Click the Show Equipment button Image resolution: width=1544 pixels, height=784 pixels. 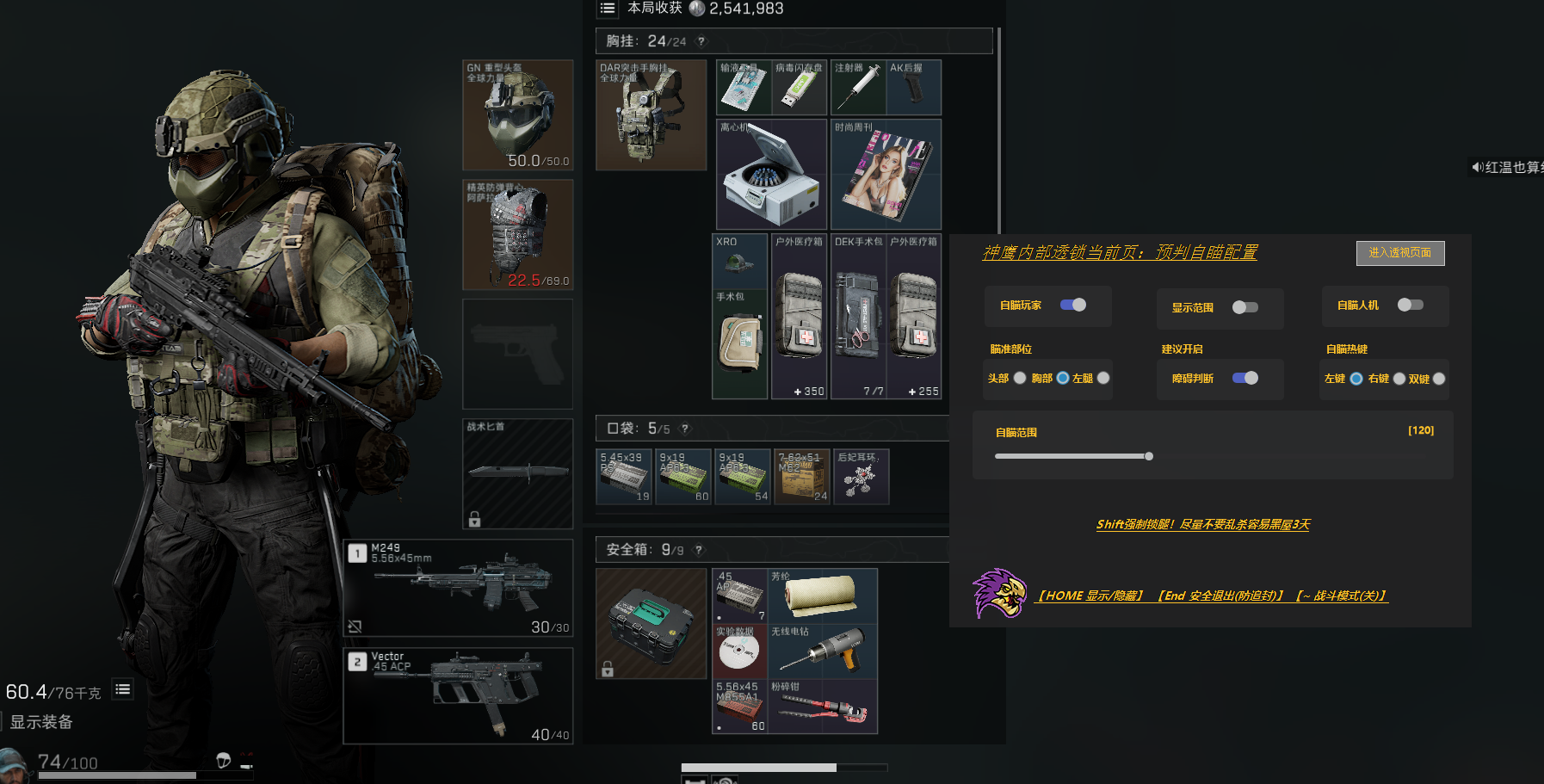point(41,722)
